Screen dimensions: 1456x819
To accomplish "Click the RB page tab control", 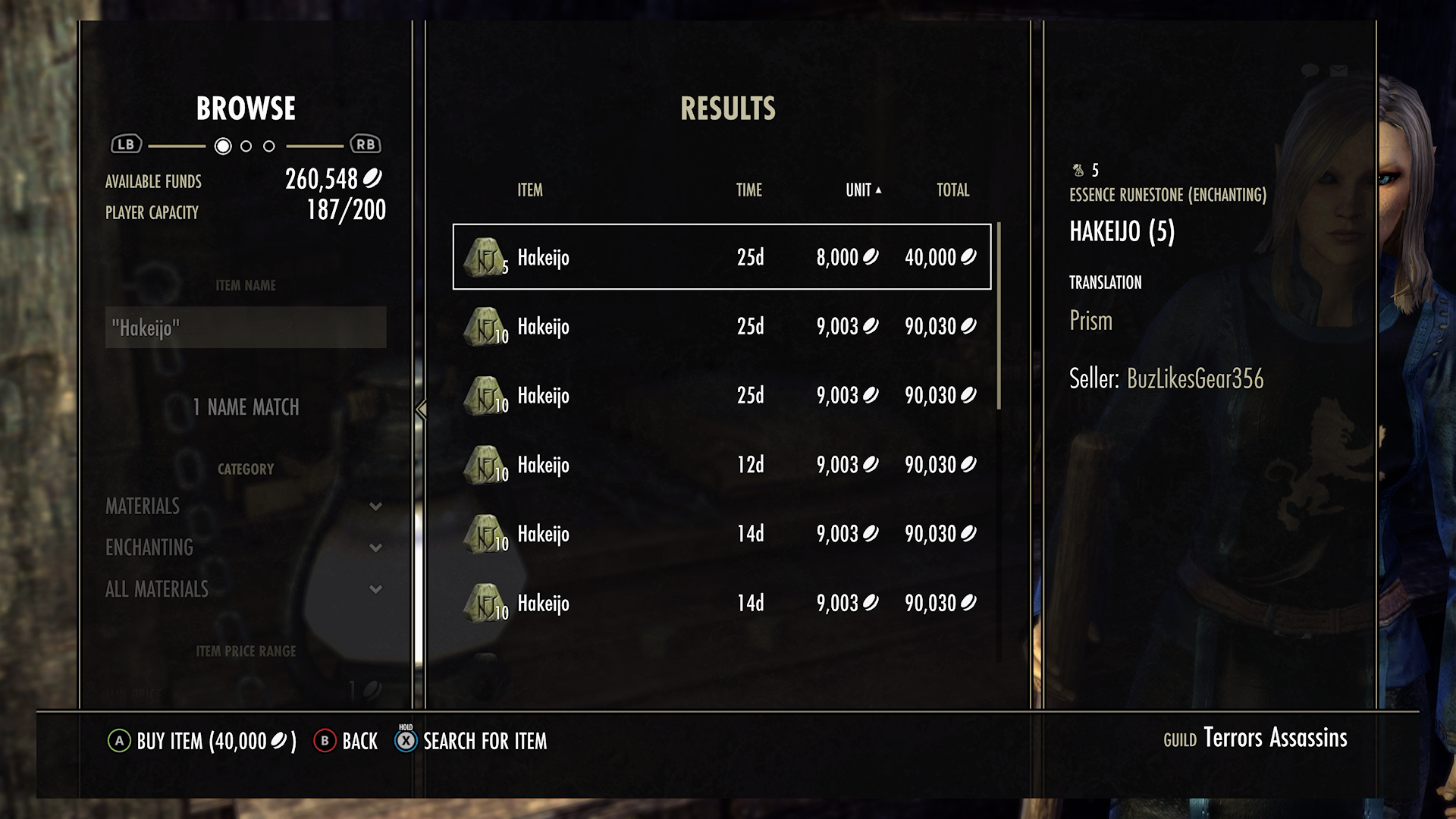I will (x=362, y=143).
